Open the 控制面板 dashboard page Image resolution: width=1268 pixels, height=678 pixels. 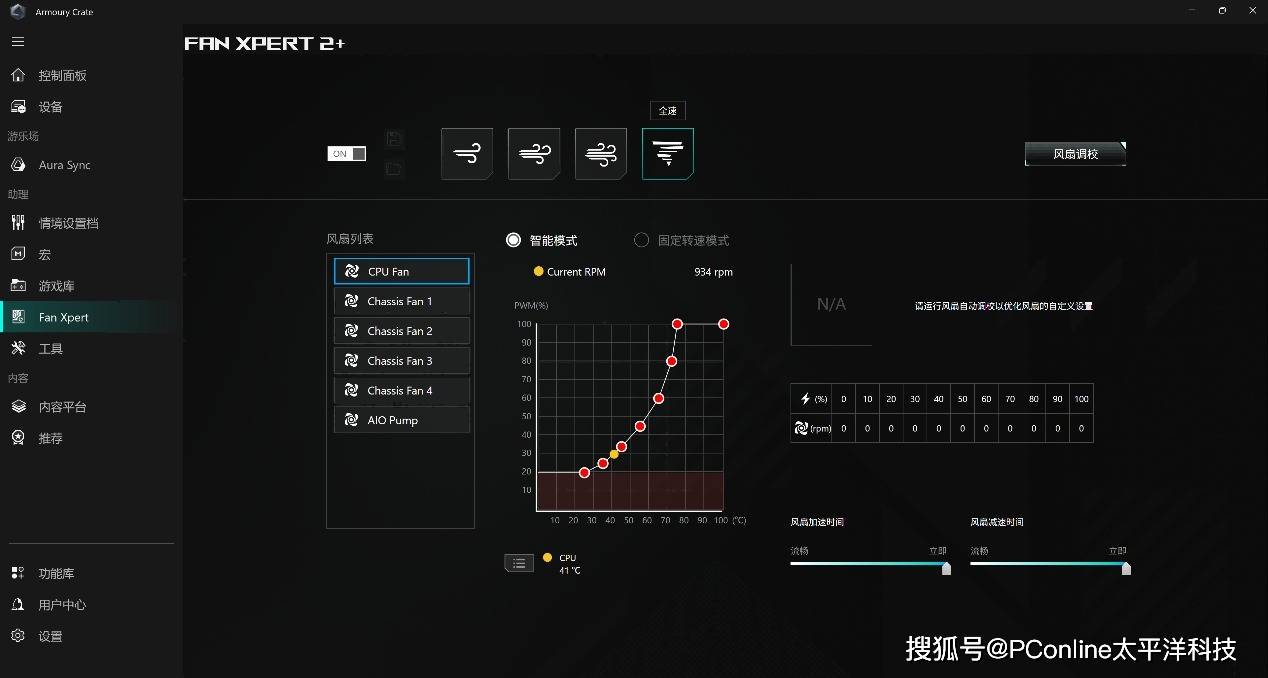point(62,76)
